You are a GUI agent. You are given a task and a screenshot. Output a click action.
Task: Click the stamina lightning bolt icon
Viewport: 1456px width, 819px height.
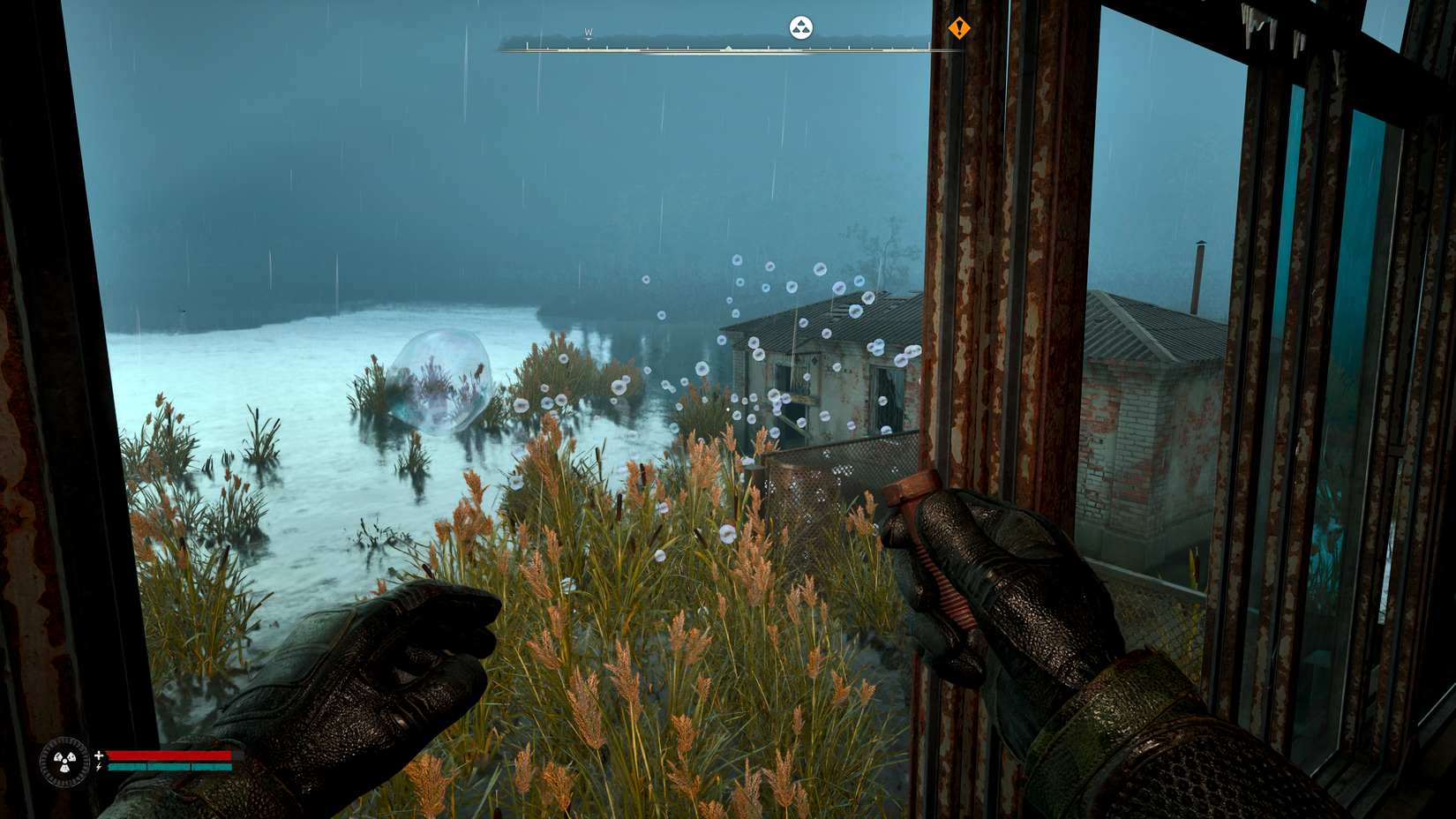click(x=98, y=767)
